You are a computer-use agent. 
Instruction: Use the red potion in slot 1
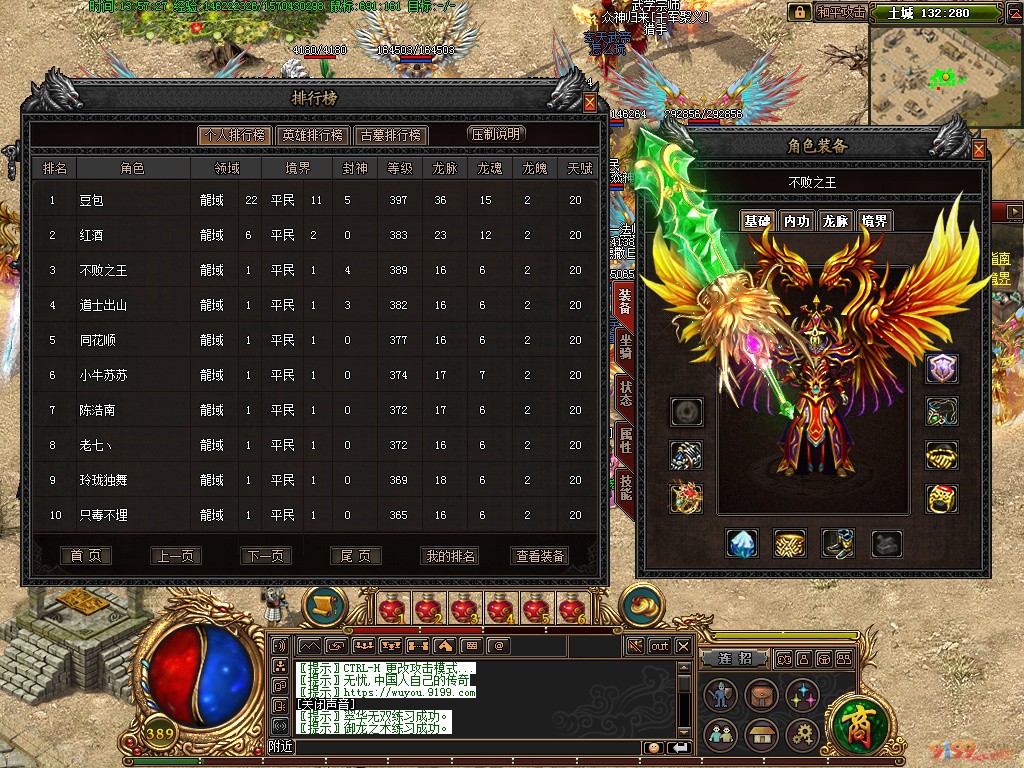point(391,609)
